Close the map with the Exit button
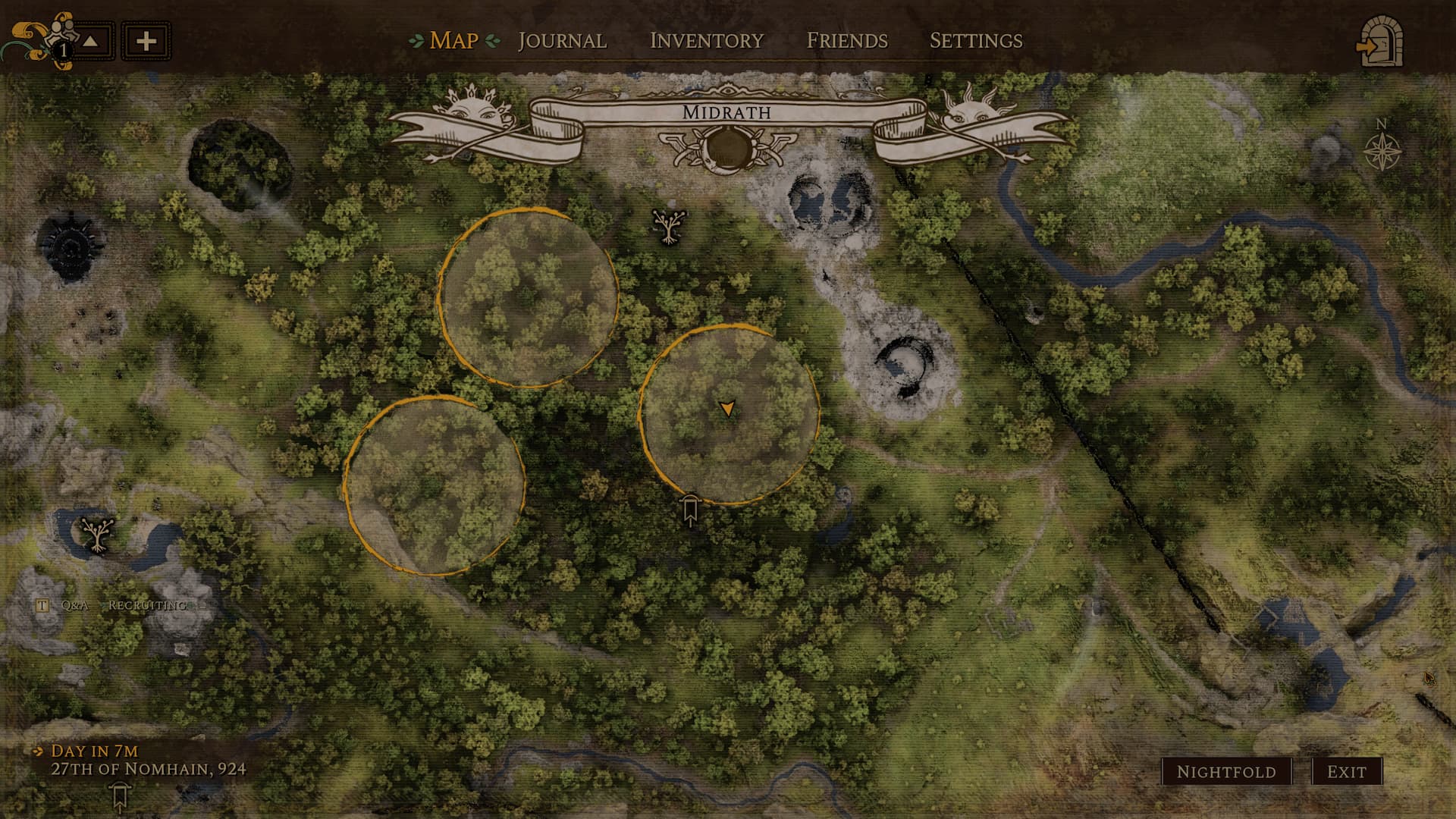Screen dimensions: 1456x819 [x=1346, y=772]
